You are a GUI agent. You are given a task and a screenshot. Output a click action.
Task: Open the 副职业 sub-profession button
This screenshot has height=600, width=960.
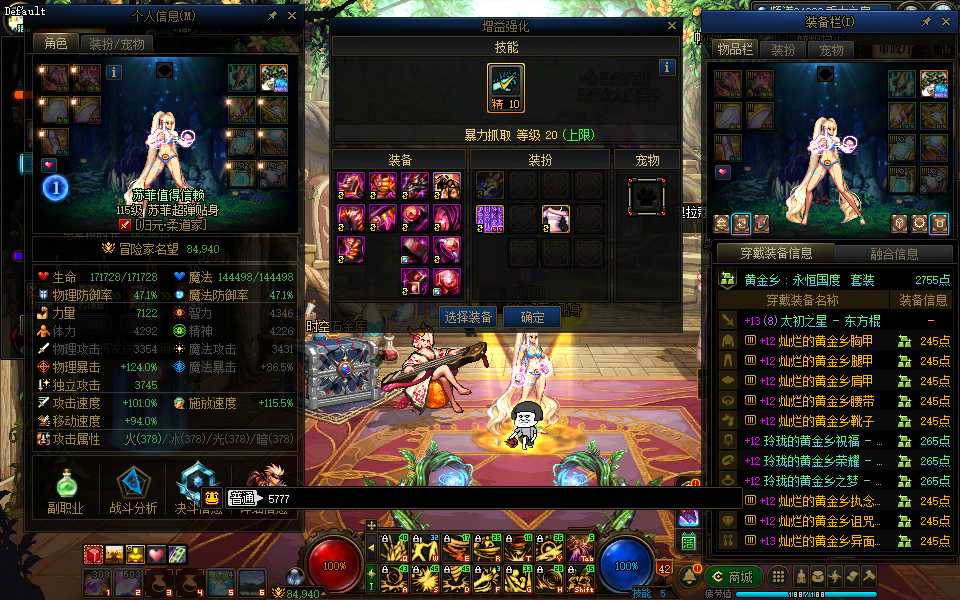[x=66, y=489]
